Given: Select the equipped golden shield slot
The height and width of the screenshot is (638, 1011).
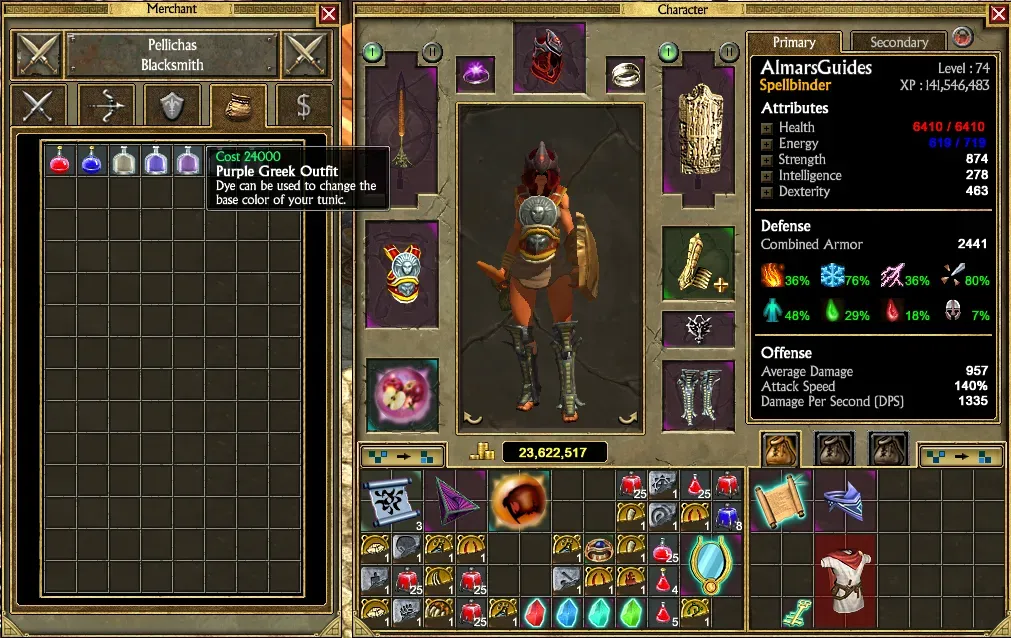Looking at the screenshot, I should tap(698, 123).
